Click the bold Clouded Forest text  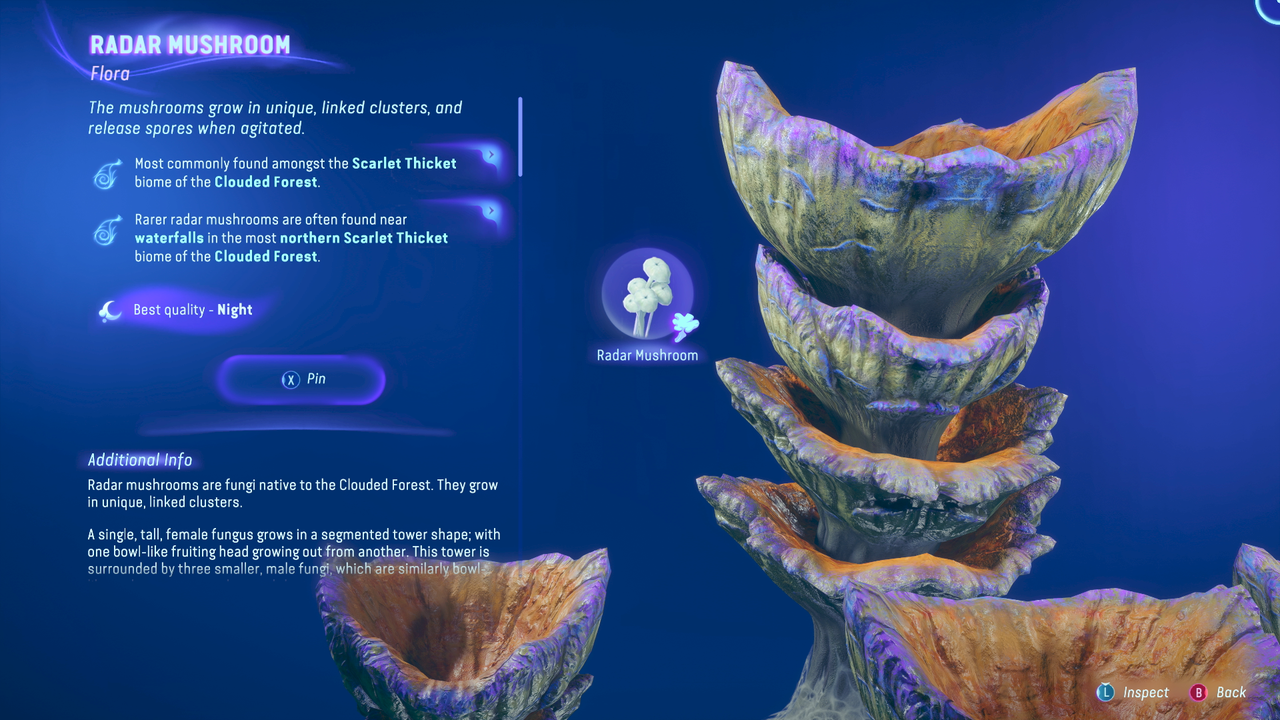click(264, 182)
